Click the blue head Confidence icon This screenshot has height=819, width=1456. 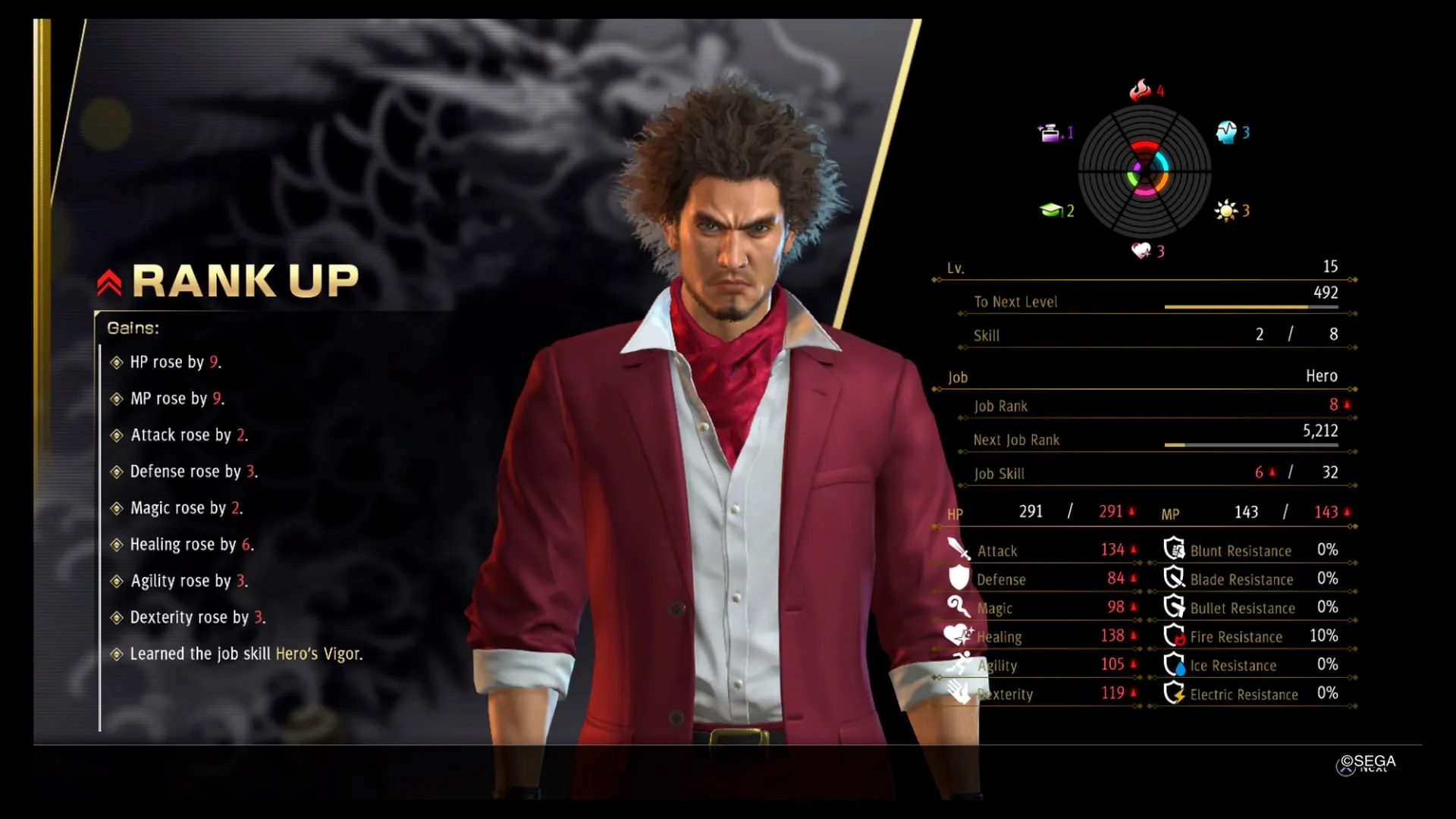1226,133
